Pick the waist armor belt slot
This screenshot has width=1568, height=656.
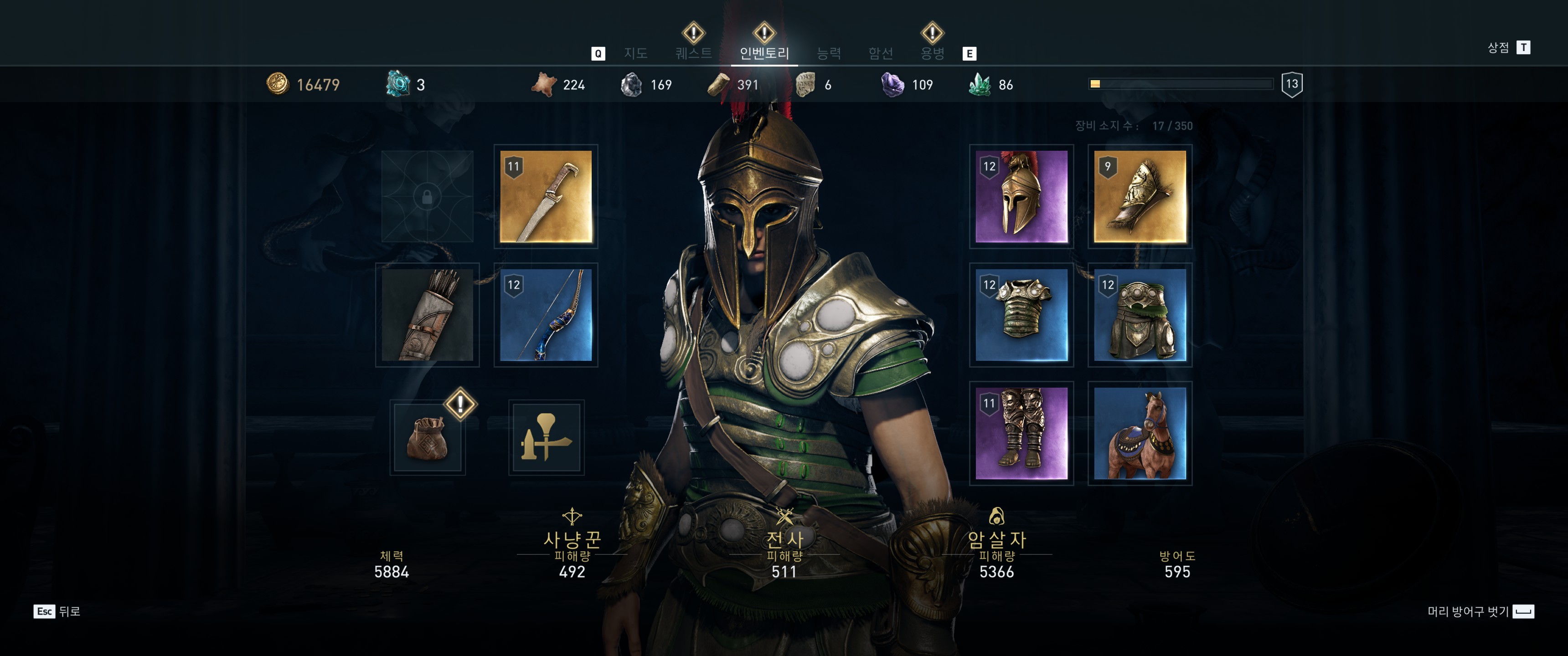(x=1140, y=315)
